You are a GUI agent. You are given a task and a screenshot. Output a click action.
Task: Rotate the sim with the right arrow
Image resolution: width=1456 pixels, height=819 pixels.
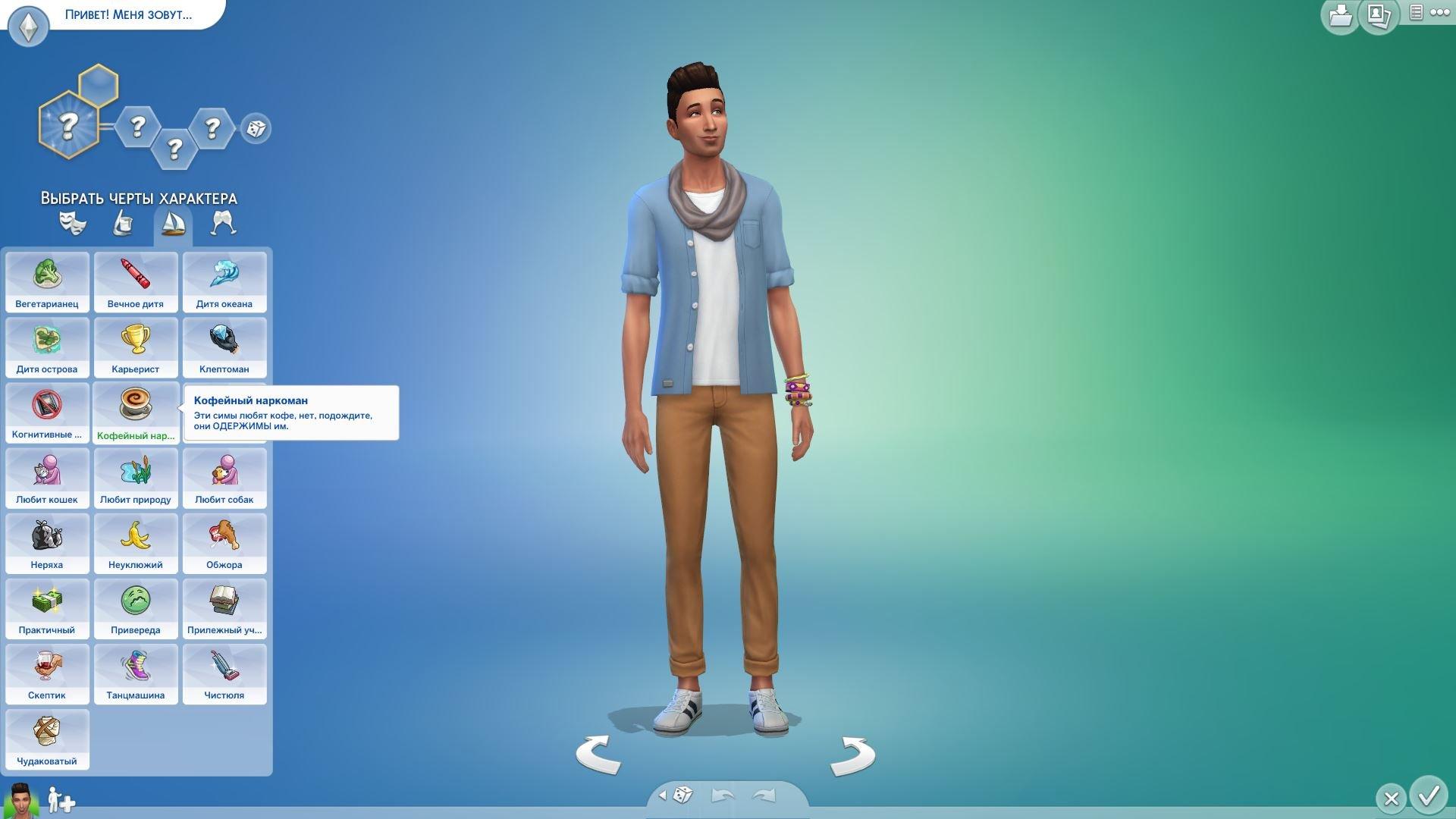tap(852, 756)
